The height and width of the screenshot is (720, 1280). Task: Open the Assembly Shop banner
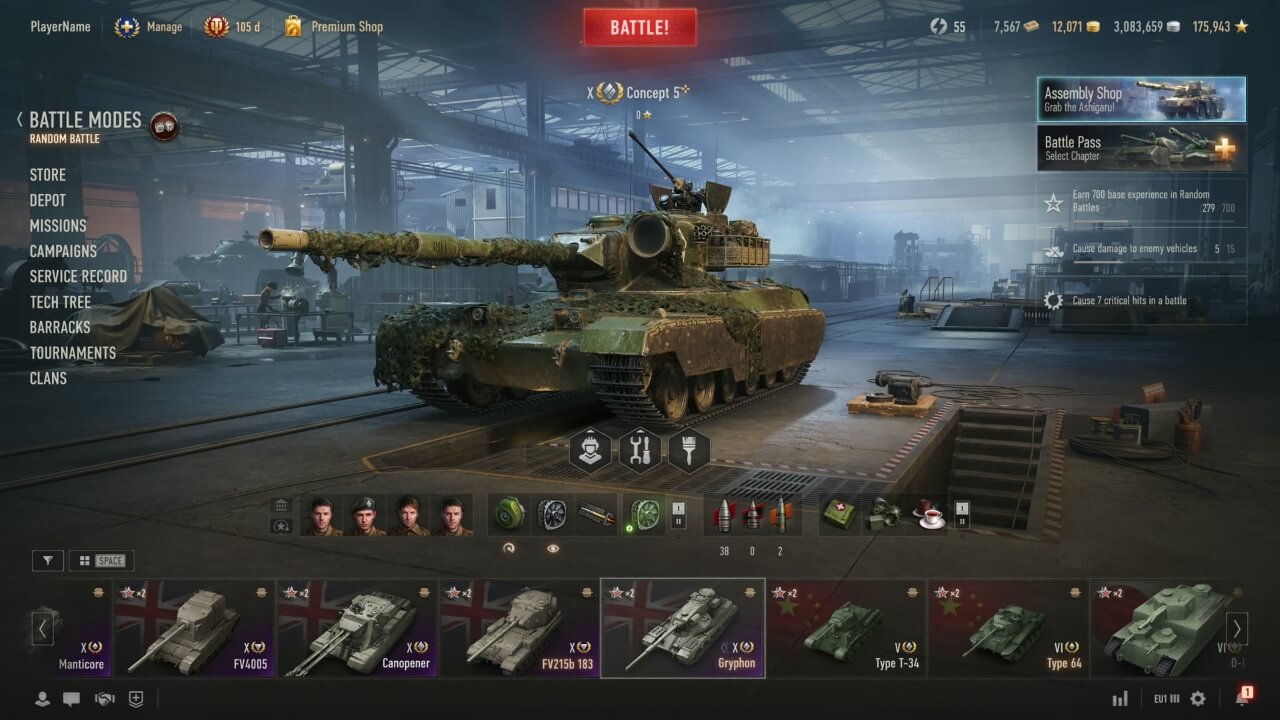(x=1141, y=99)
